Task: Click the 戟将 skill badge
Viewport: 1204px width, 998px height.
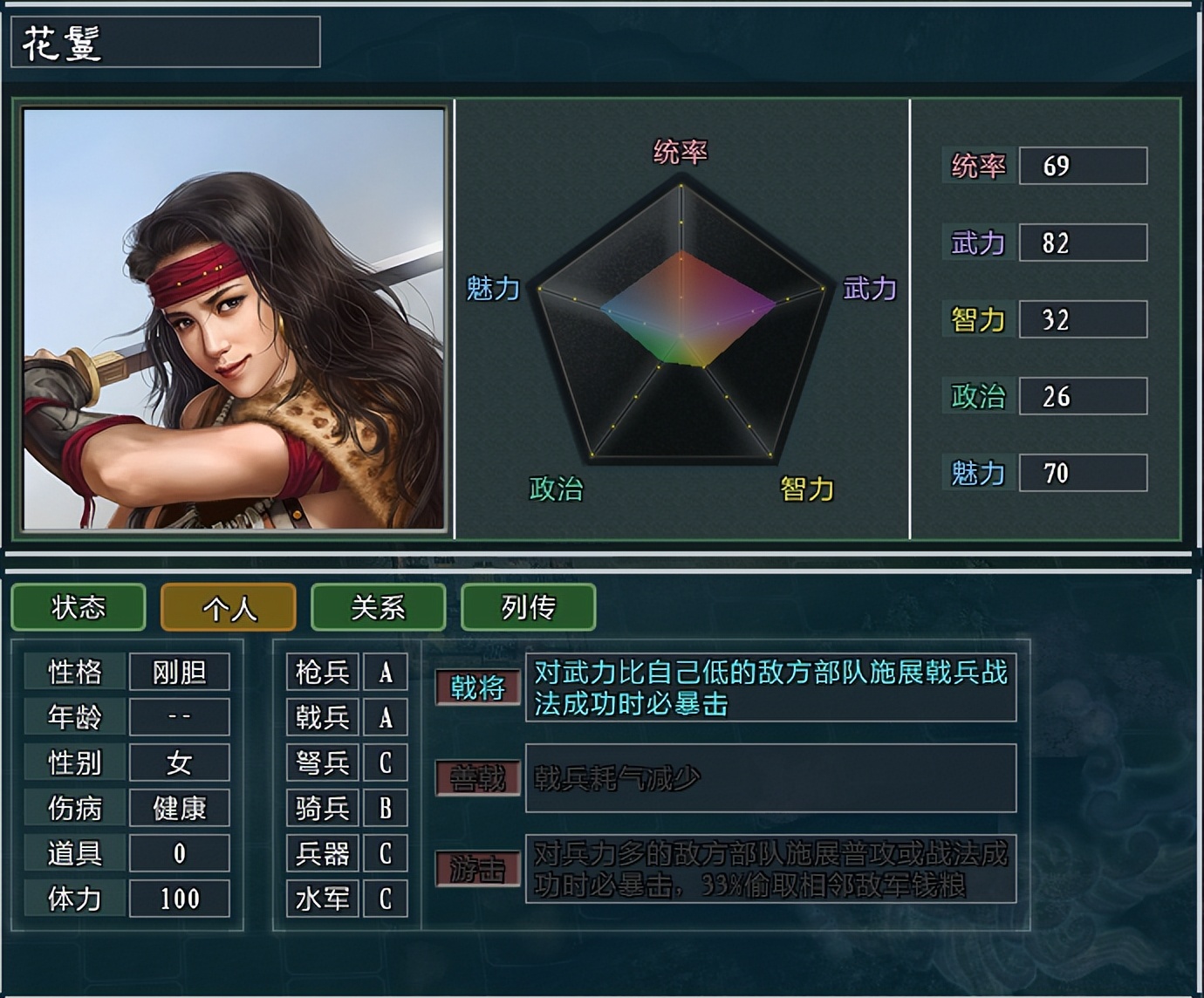Action: pyautogui.click(x=478, y=687)
